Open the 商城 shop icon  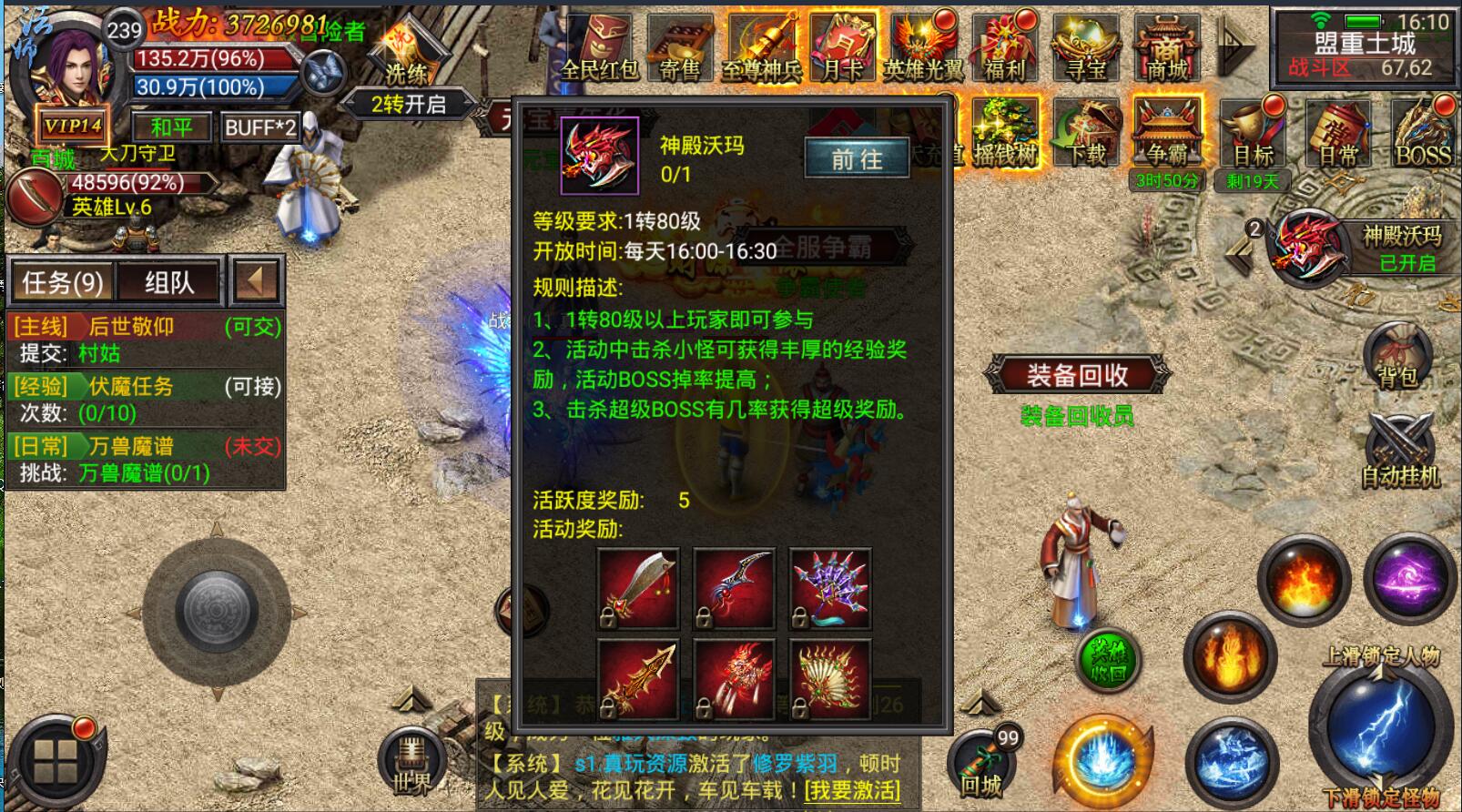click(1167, 51)
